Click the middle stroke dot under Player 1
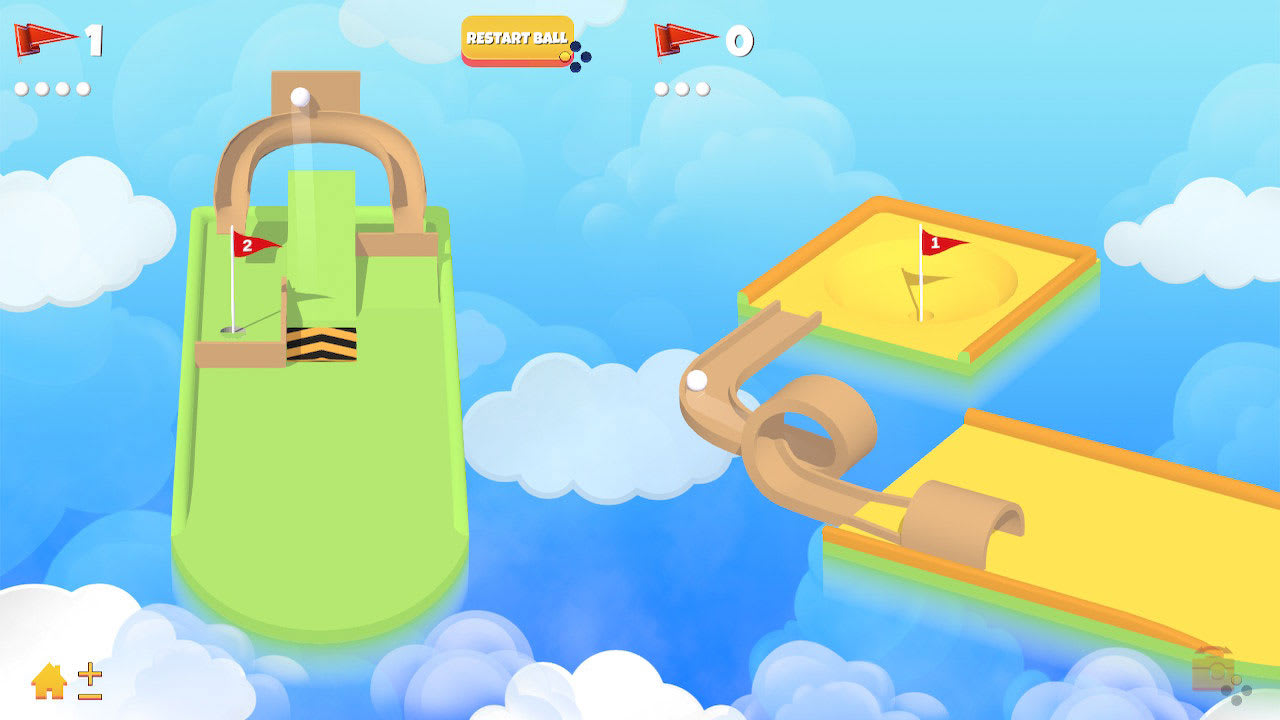This screenshot has width=1280, height=720. [42, 88]
